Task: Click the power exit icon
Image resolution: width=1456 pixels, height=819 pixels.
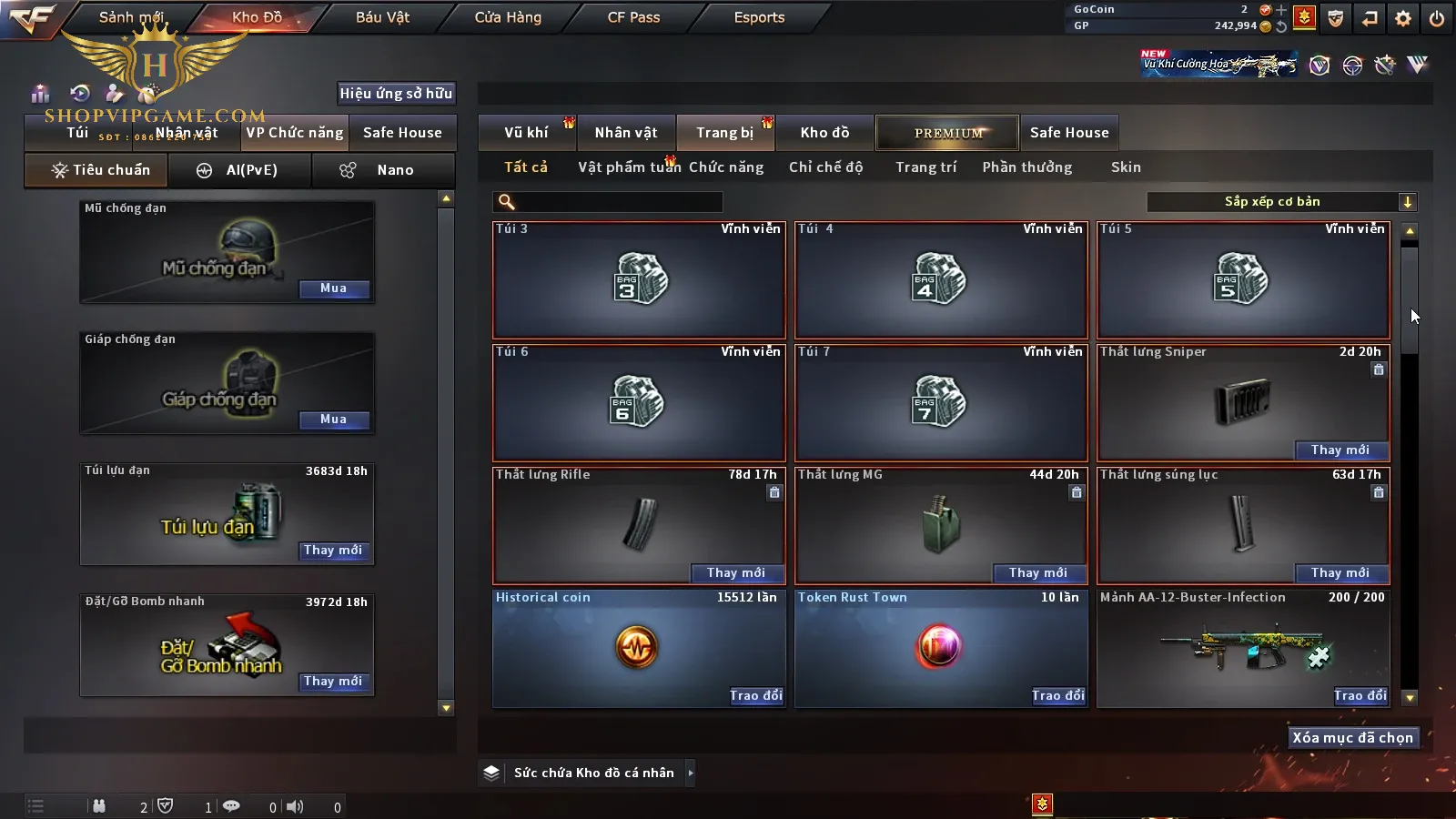Action: 1437,18
